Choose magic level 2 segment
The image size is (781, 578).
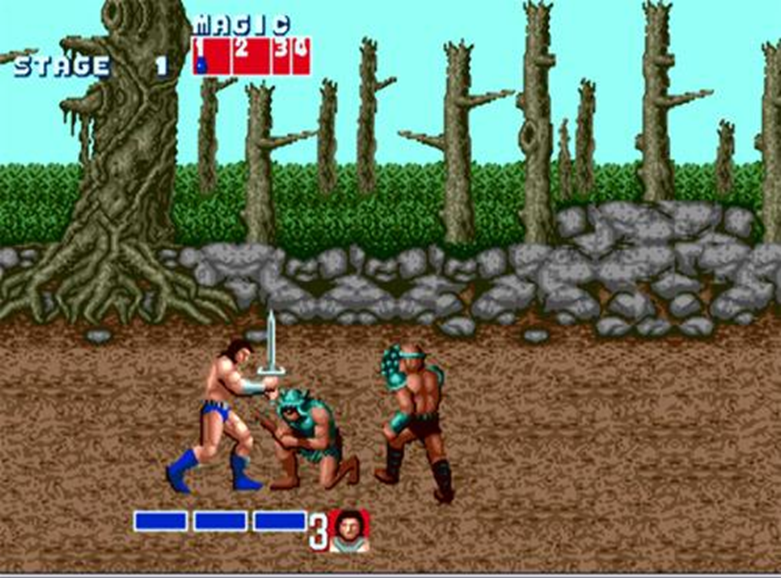pyautogui.click(x=250, y=56)
